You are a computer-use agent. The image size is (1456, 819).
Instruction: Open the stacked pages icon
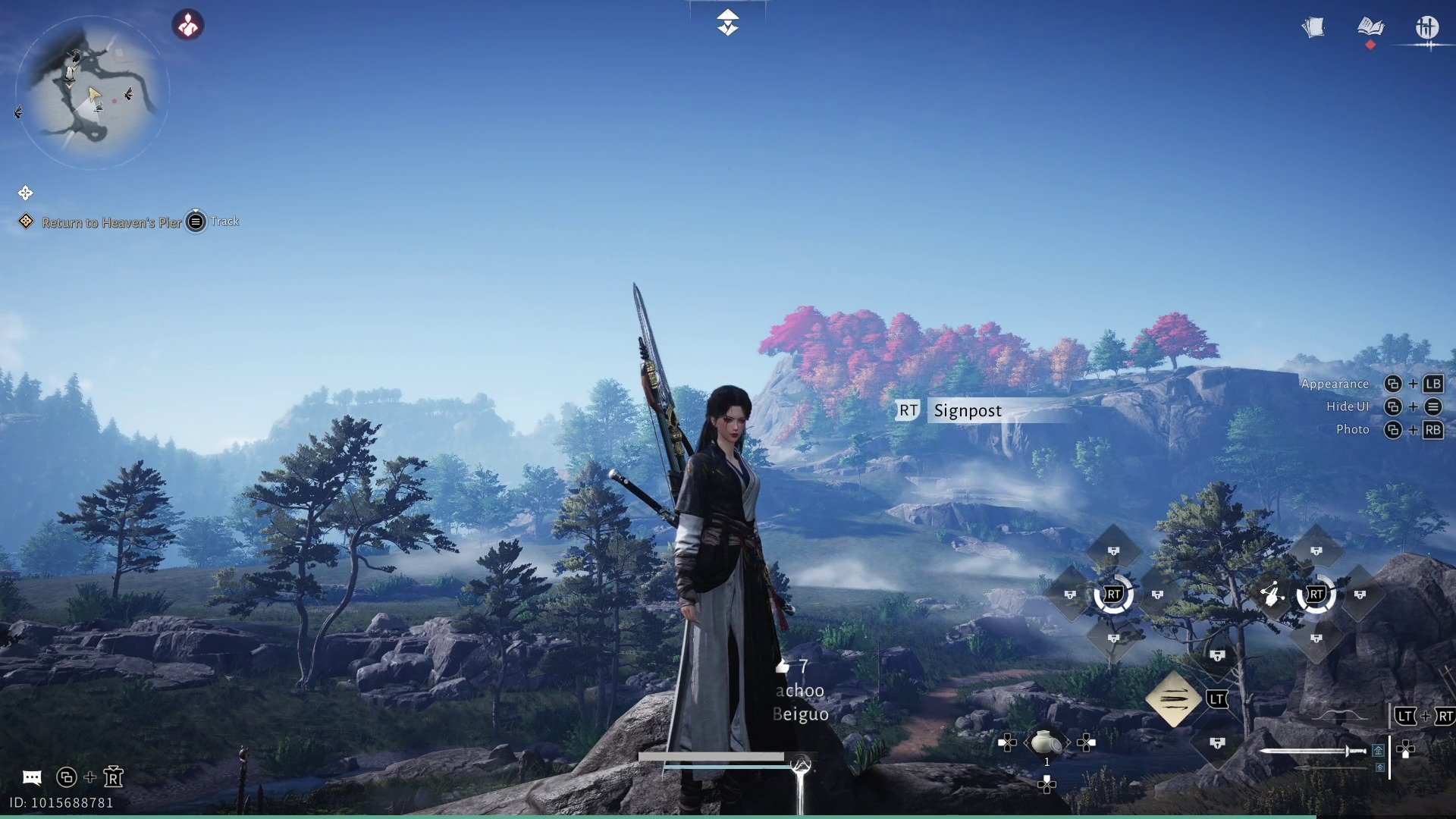(1313, 28)
